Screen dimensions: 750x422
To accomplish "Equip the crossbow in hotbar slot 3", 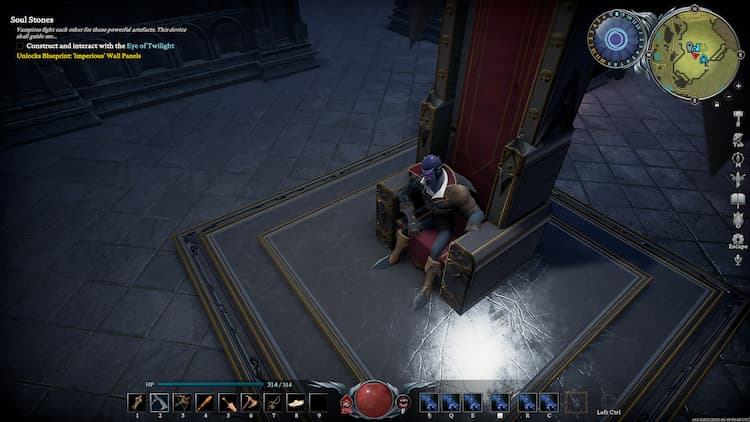I will (x=182, y=403).
